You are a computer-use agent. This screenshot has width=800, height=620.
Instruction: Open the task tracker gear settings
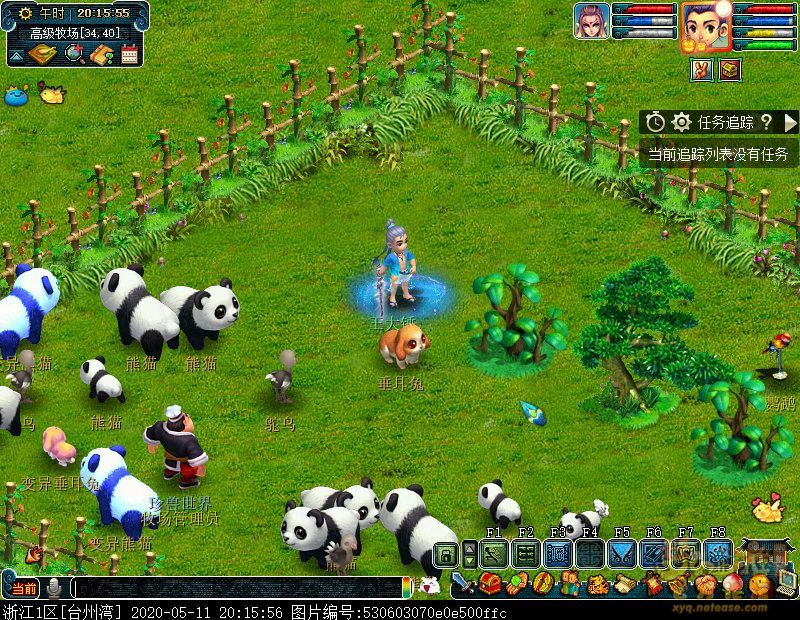pos(682,122)
